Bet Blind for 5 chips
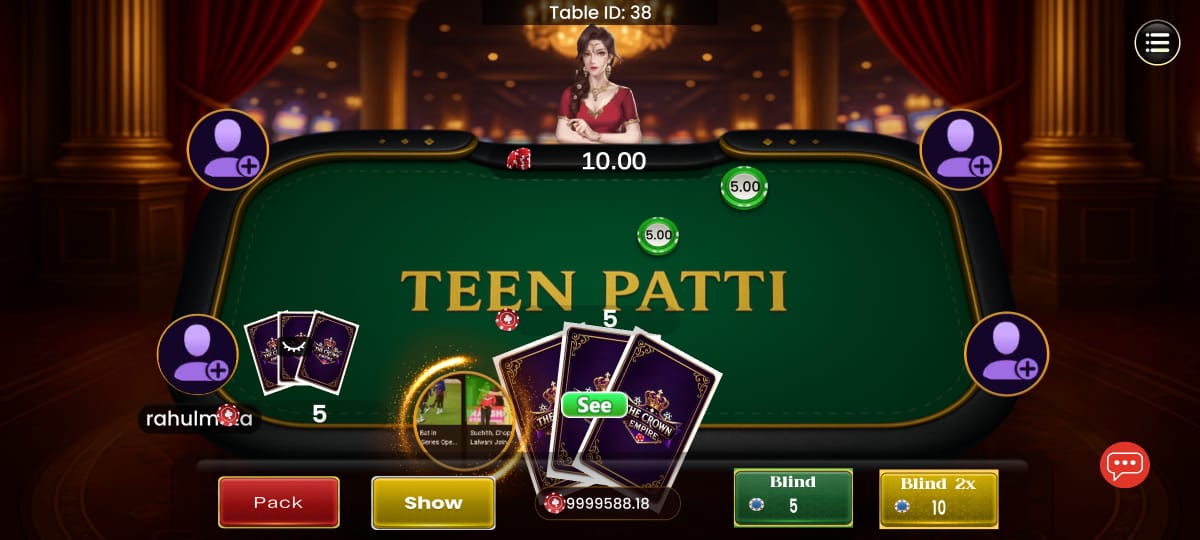The height and width of the screenshot is (540, 1200). 793,497
